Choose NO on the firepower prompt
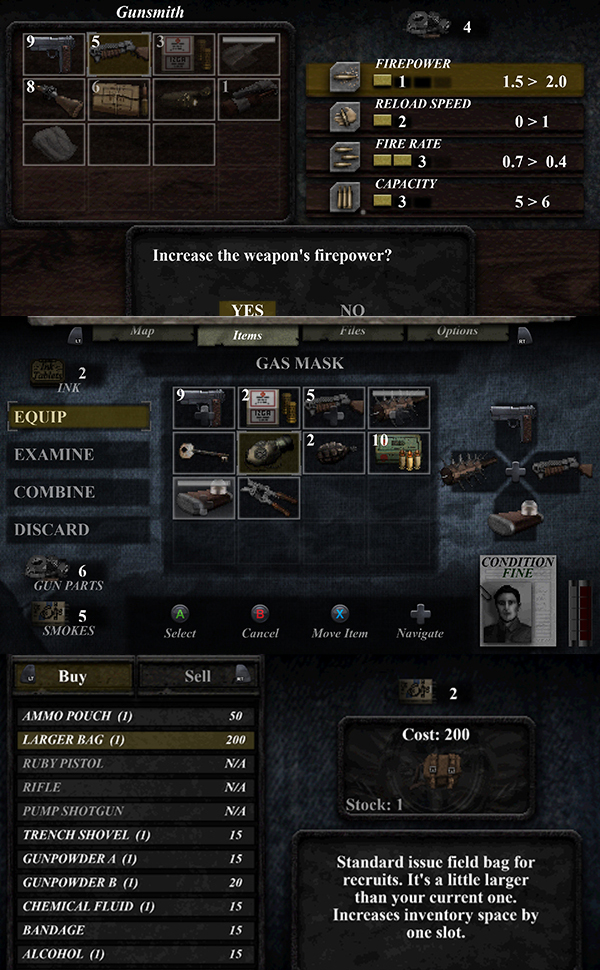600x970 pixels. point(352,310)
